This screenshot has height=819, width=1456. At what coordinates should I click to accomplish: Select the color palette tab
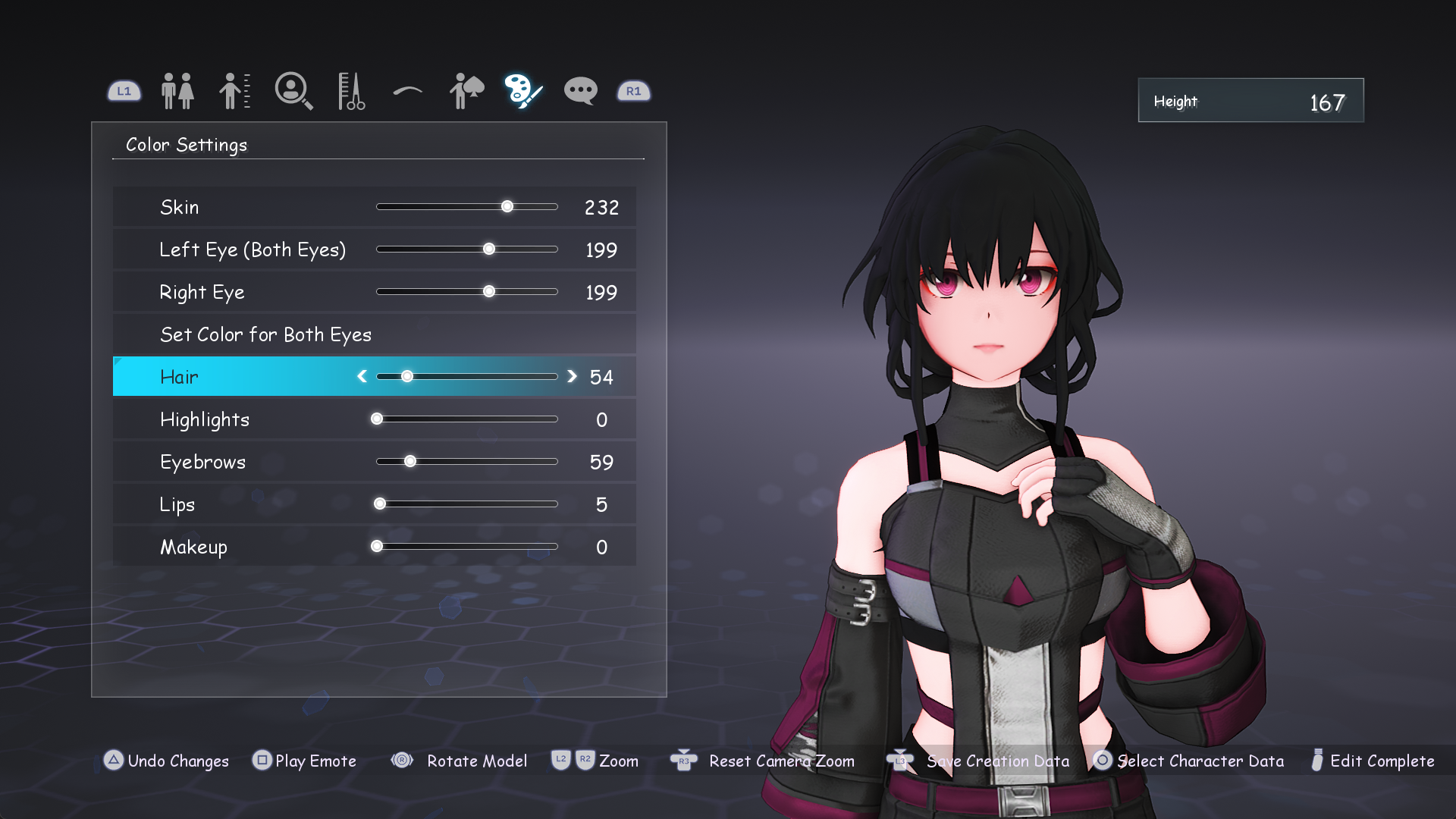[x=523, y=91]
